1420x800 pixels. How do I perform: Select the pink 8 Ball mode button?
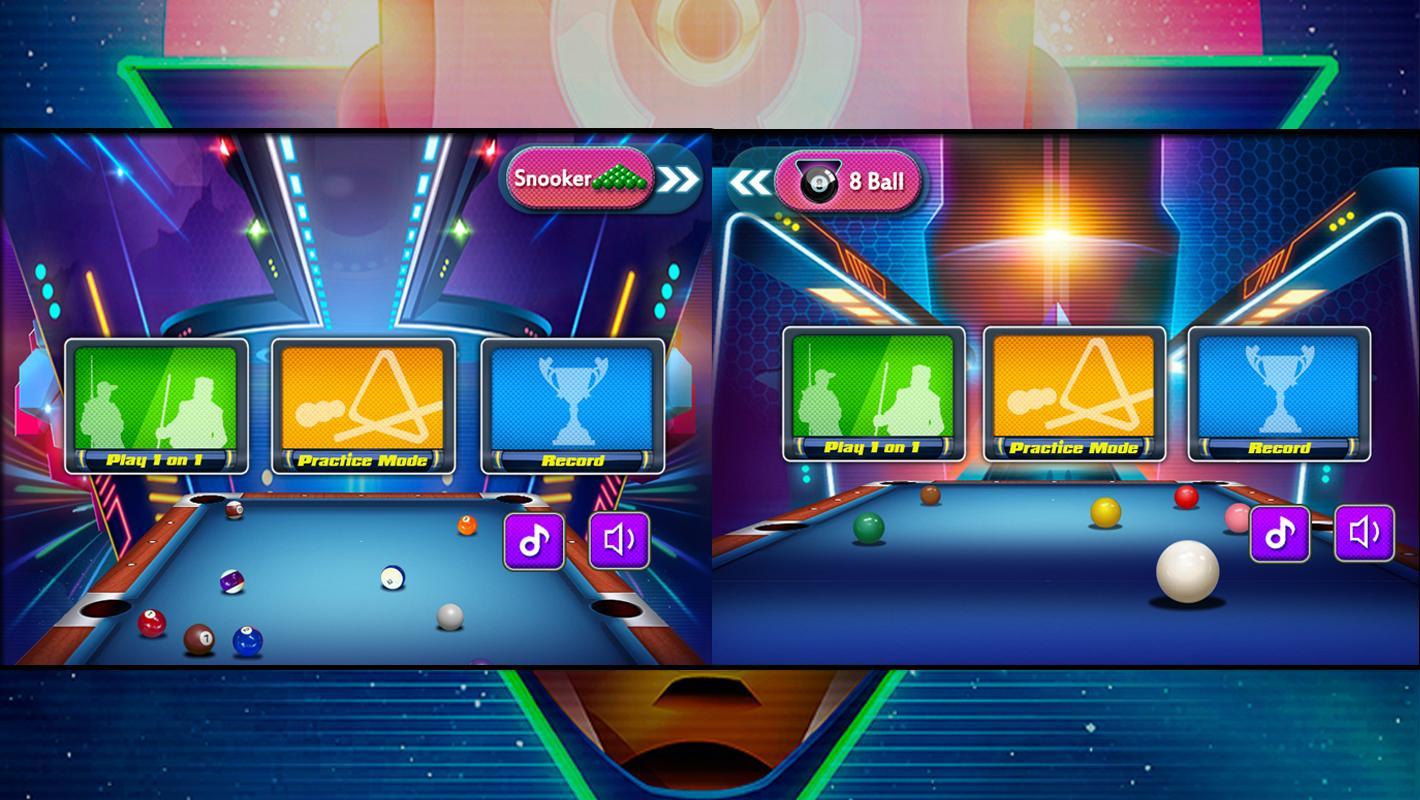(848, 182)
